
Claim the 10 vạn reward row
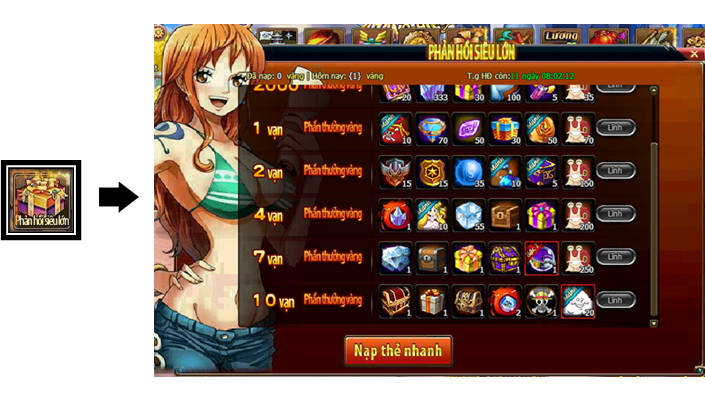tap(615, 300)
